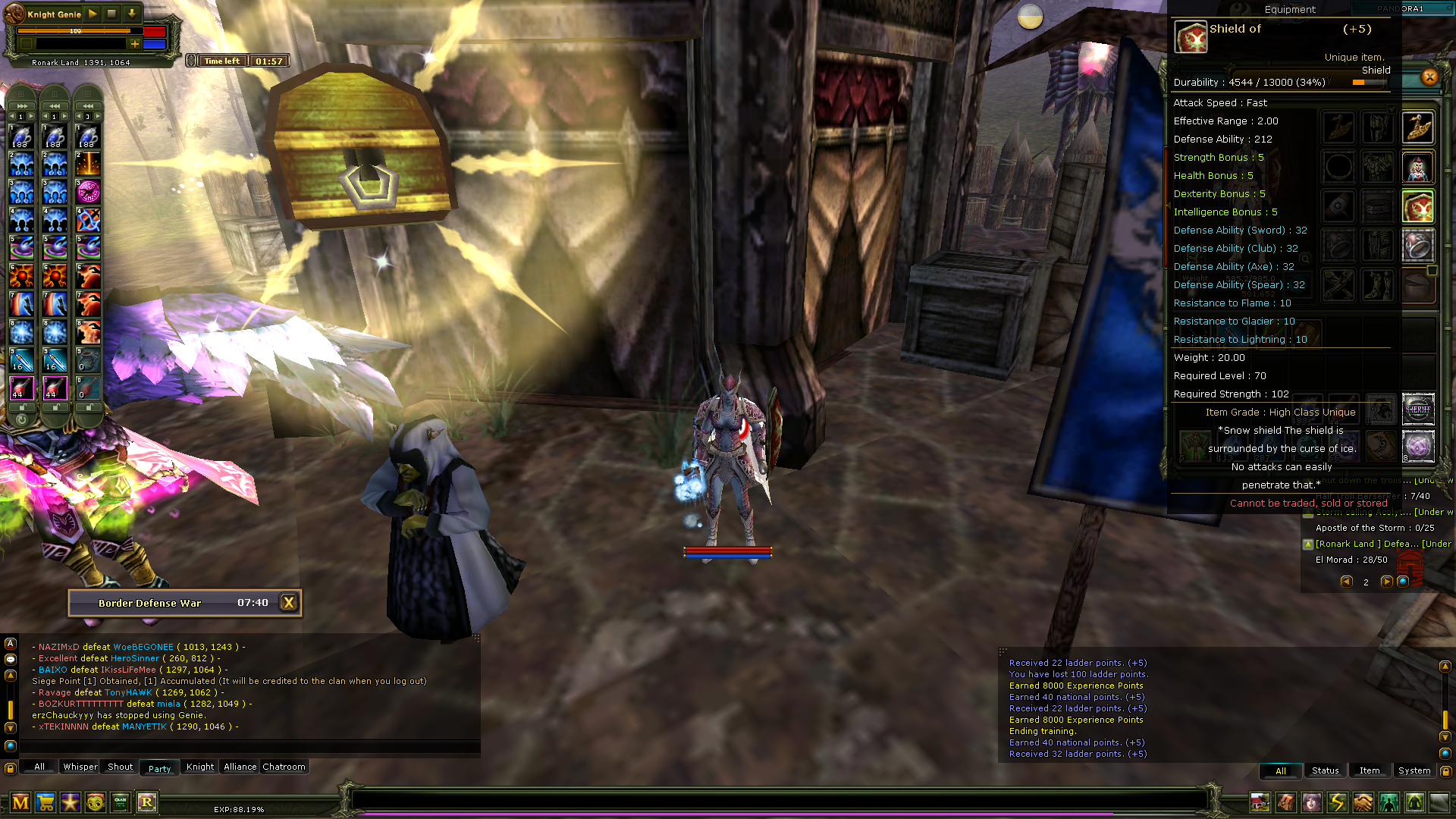Open the Power-Up Store cart icon
Viewport: 1456px width, 819px height.
pyautogui.click(x=45, y=802)
